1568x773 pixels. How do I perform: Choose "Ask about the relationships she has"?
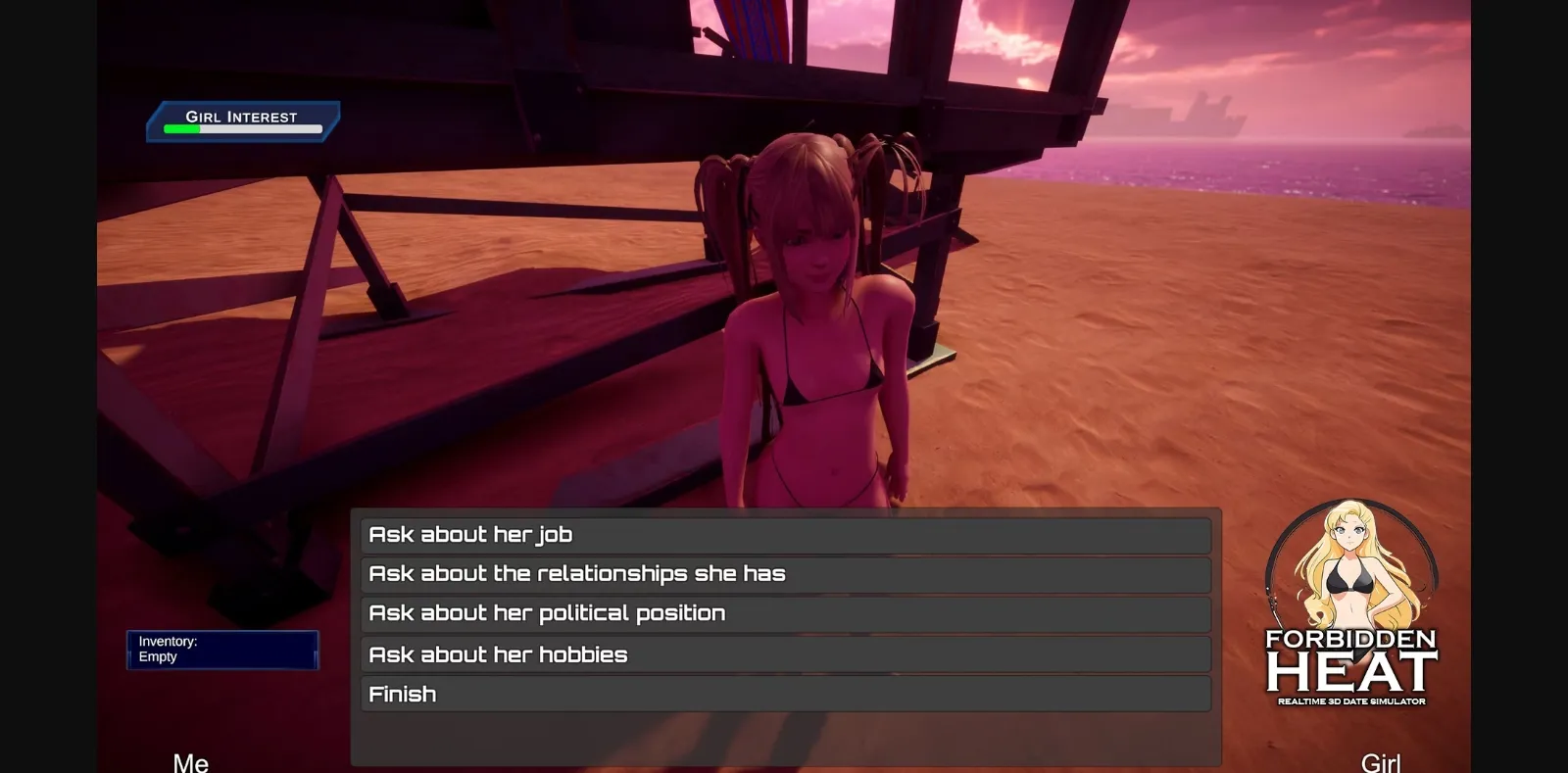(784, 573)
